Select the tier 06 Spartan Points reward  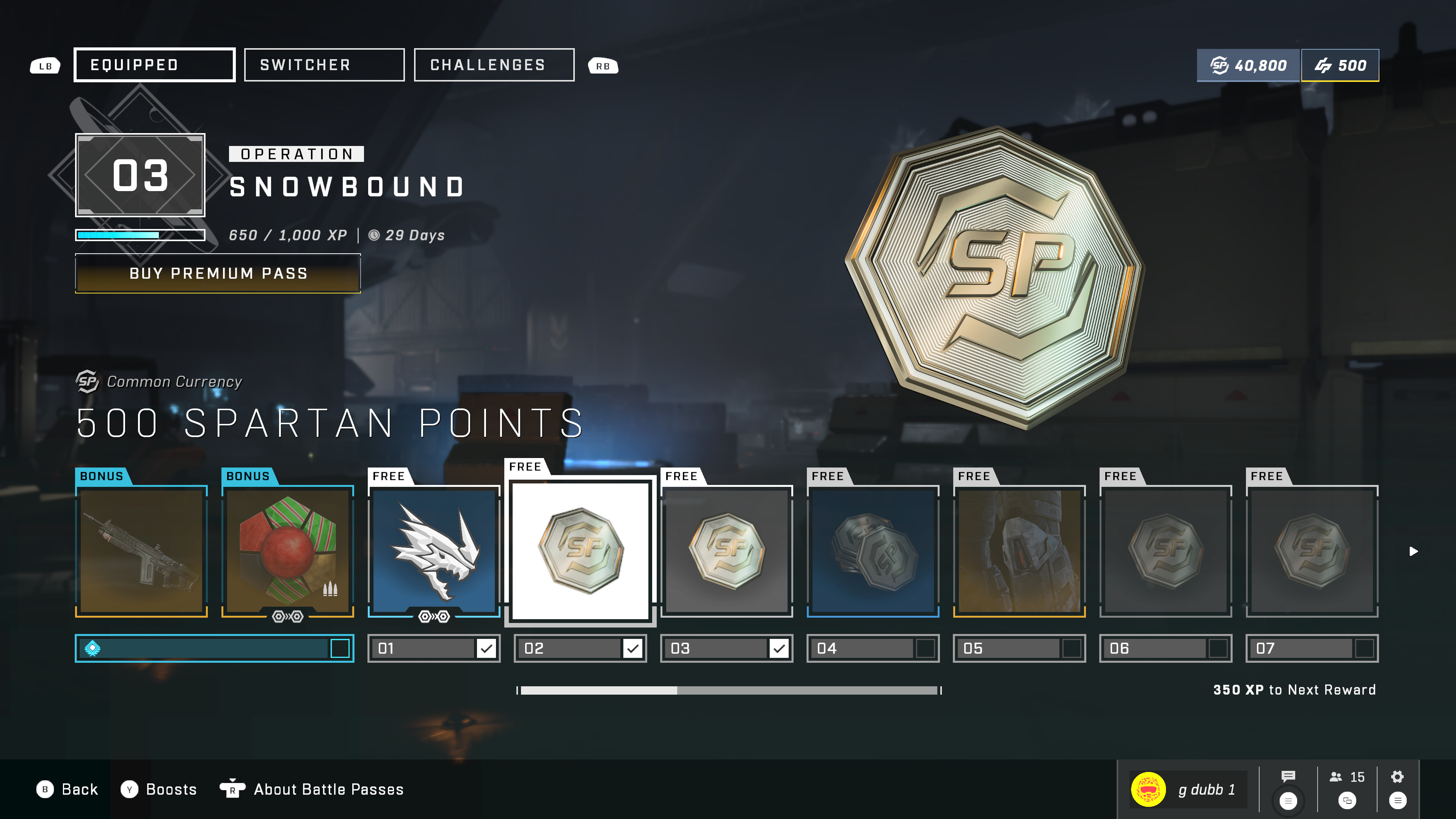tap(1166, 551)
